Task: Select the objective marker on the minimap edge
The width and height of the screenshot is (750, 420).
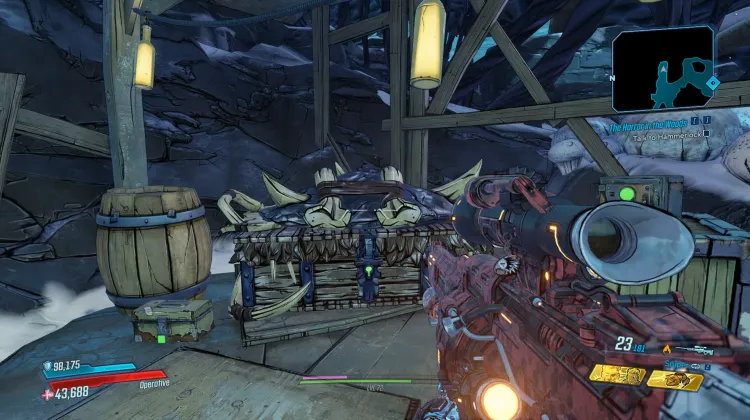Action: click(711, 82)
